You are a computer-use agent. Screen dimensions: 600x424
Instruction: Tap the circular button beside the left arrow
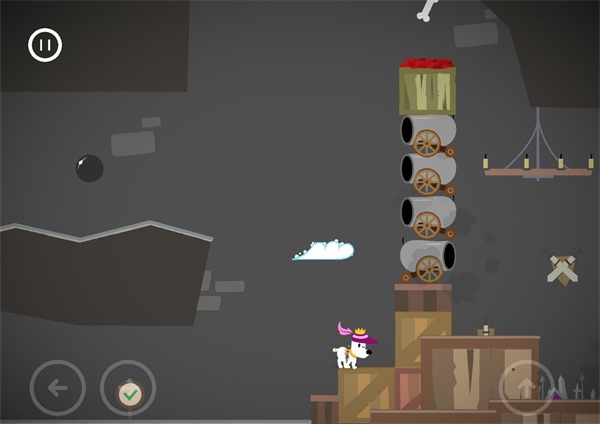click(x=128, y=388)
